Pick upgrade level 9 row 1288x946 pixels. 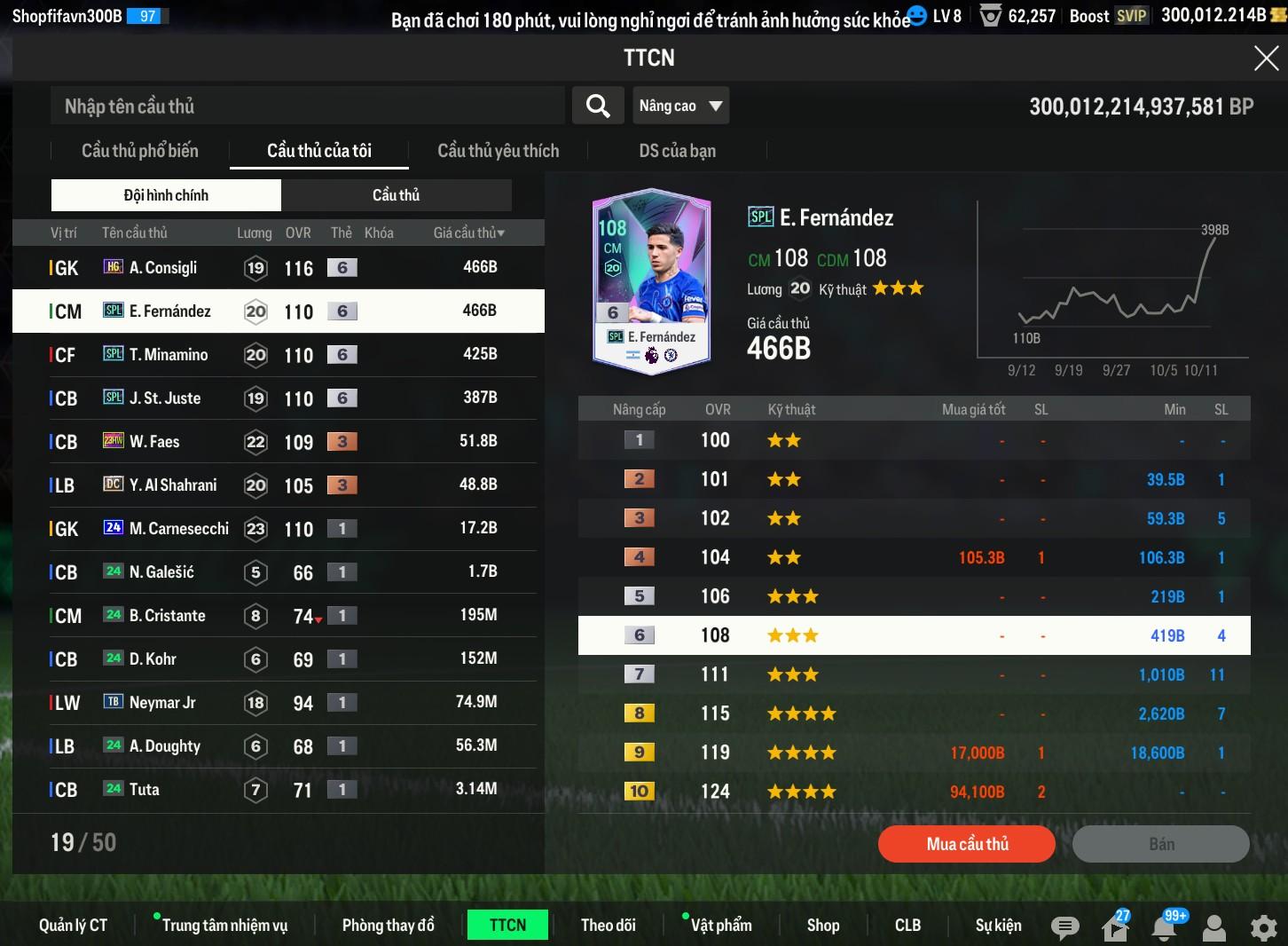(x=914, y=753)
